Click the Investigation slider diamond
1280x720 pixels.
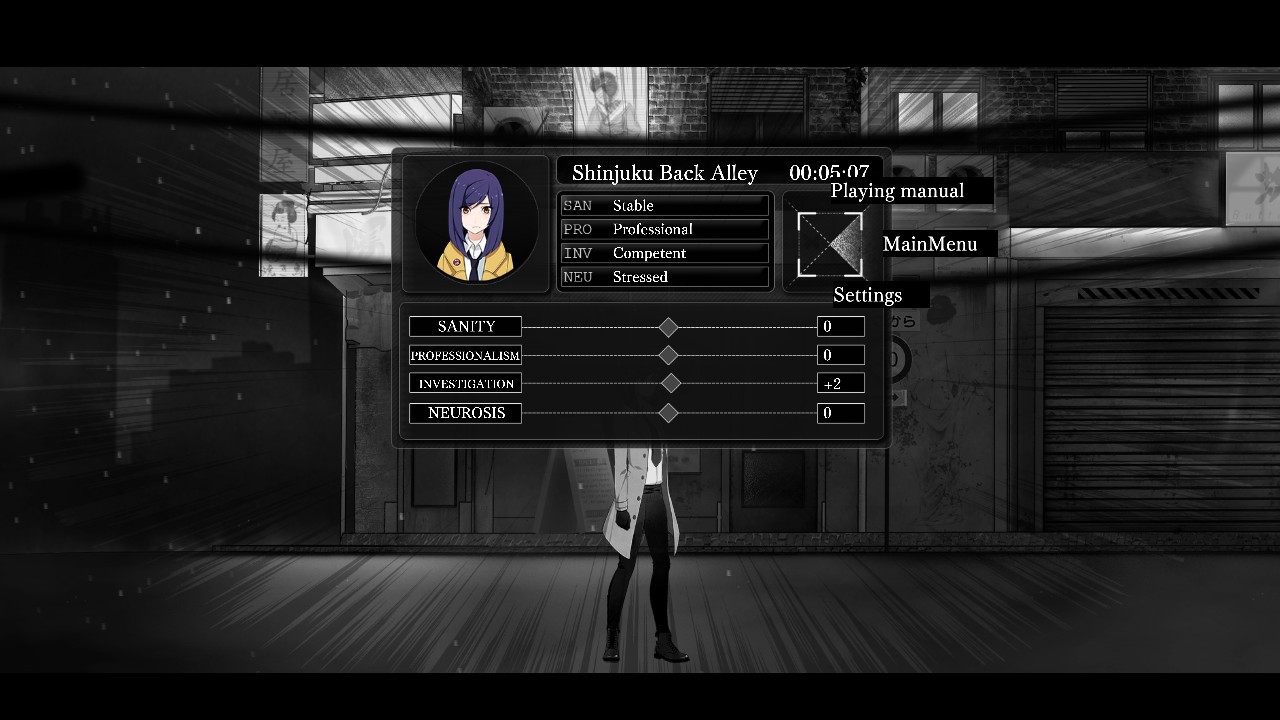coord(671,383)
